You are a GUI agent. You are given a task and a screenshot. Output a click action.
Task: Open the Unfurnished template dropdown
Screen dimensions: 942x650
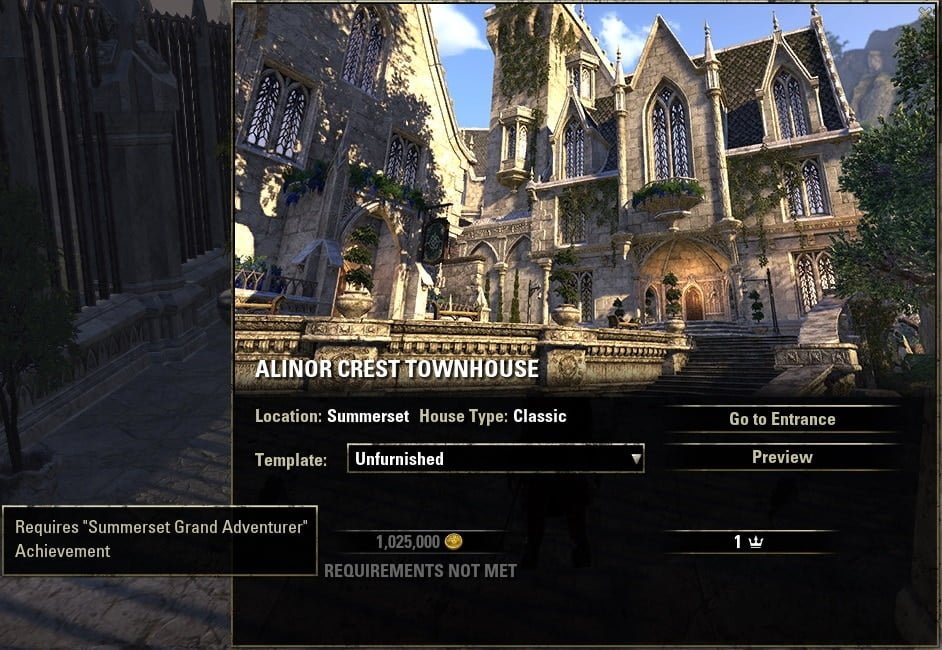[x=496, y=459]
